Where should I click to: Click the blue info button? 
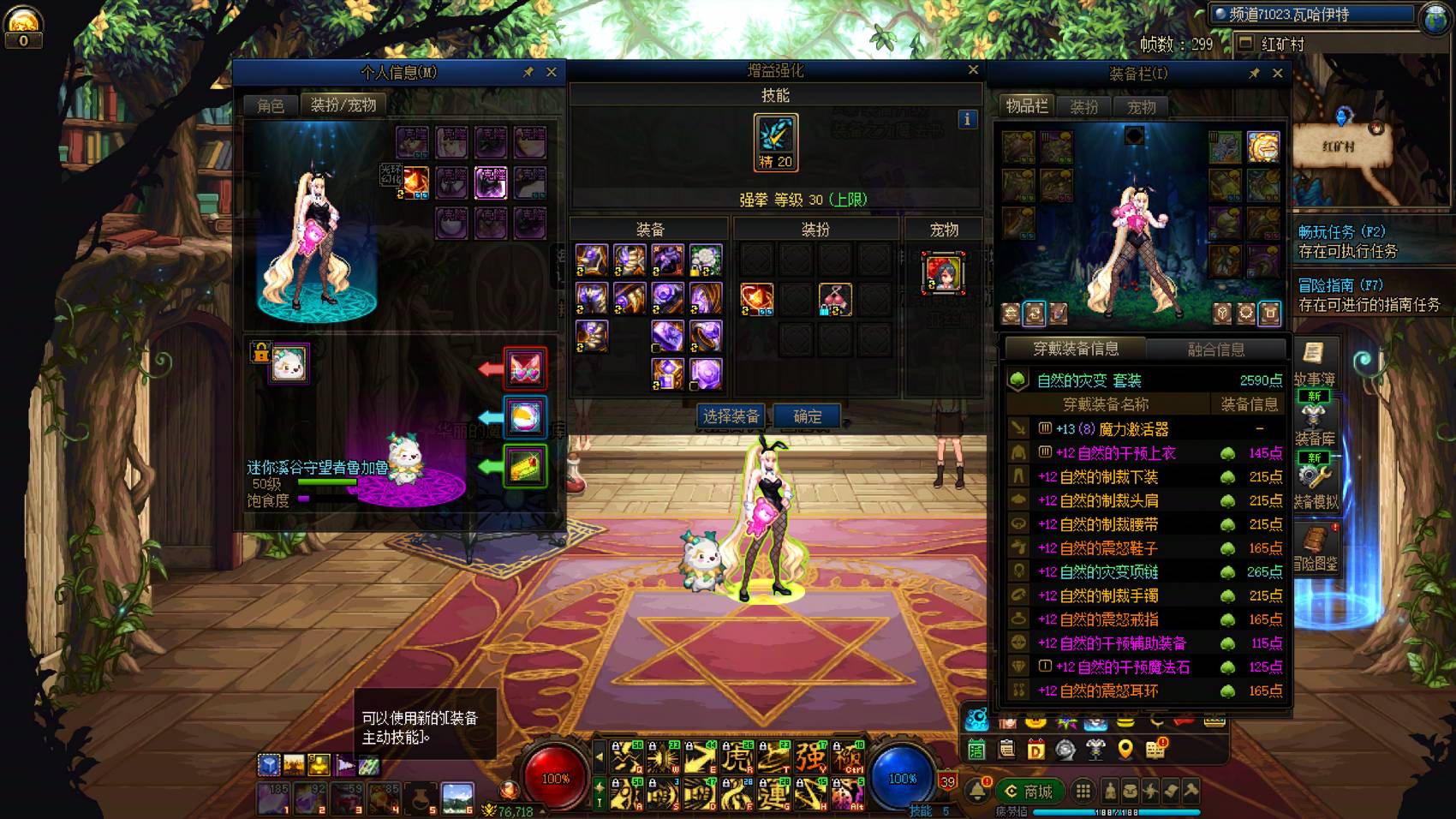click(x=967, y=120)
